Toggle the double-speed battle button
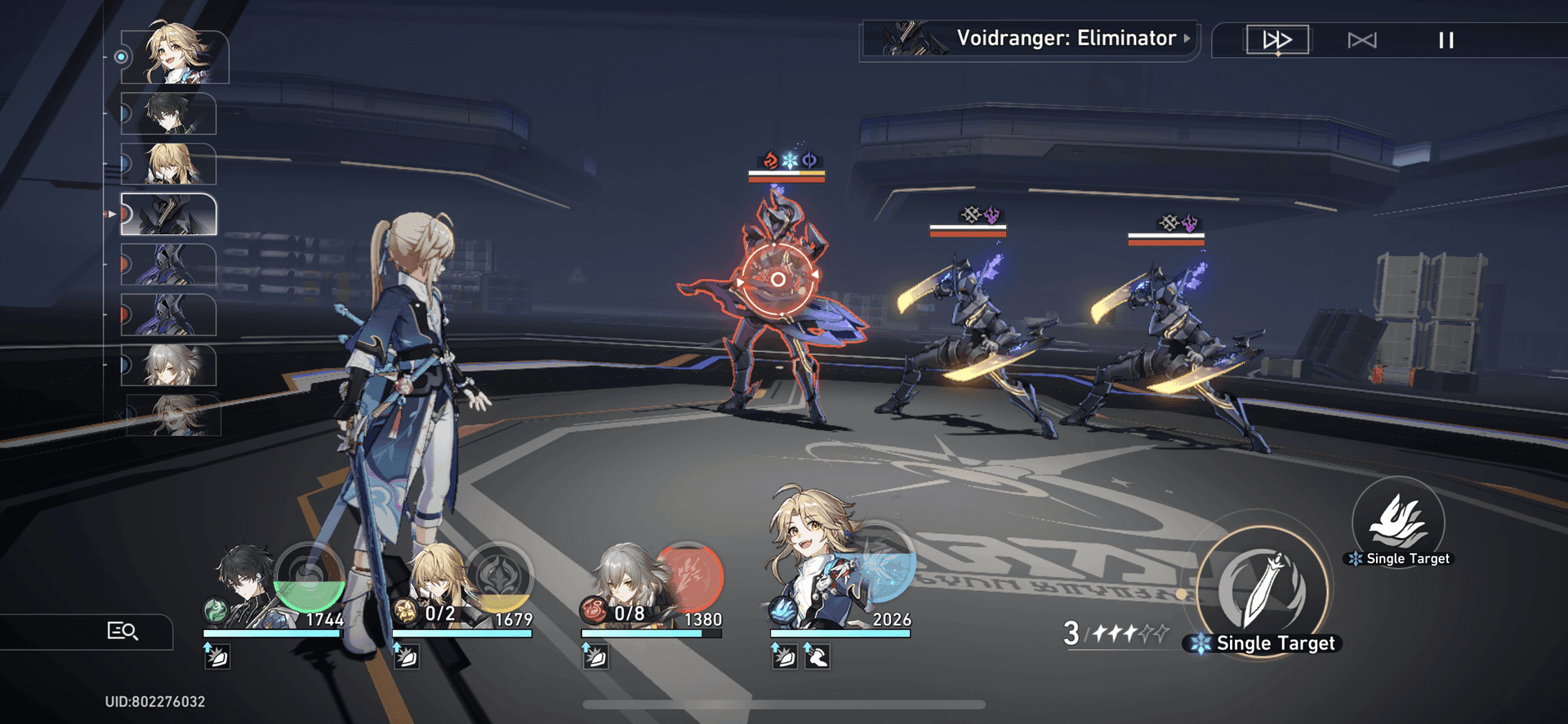Viewport: 1568px width, 724px height. (1277, 40)
